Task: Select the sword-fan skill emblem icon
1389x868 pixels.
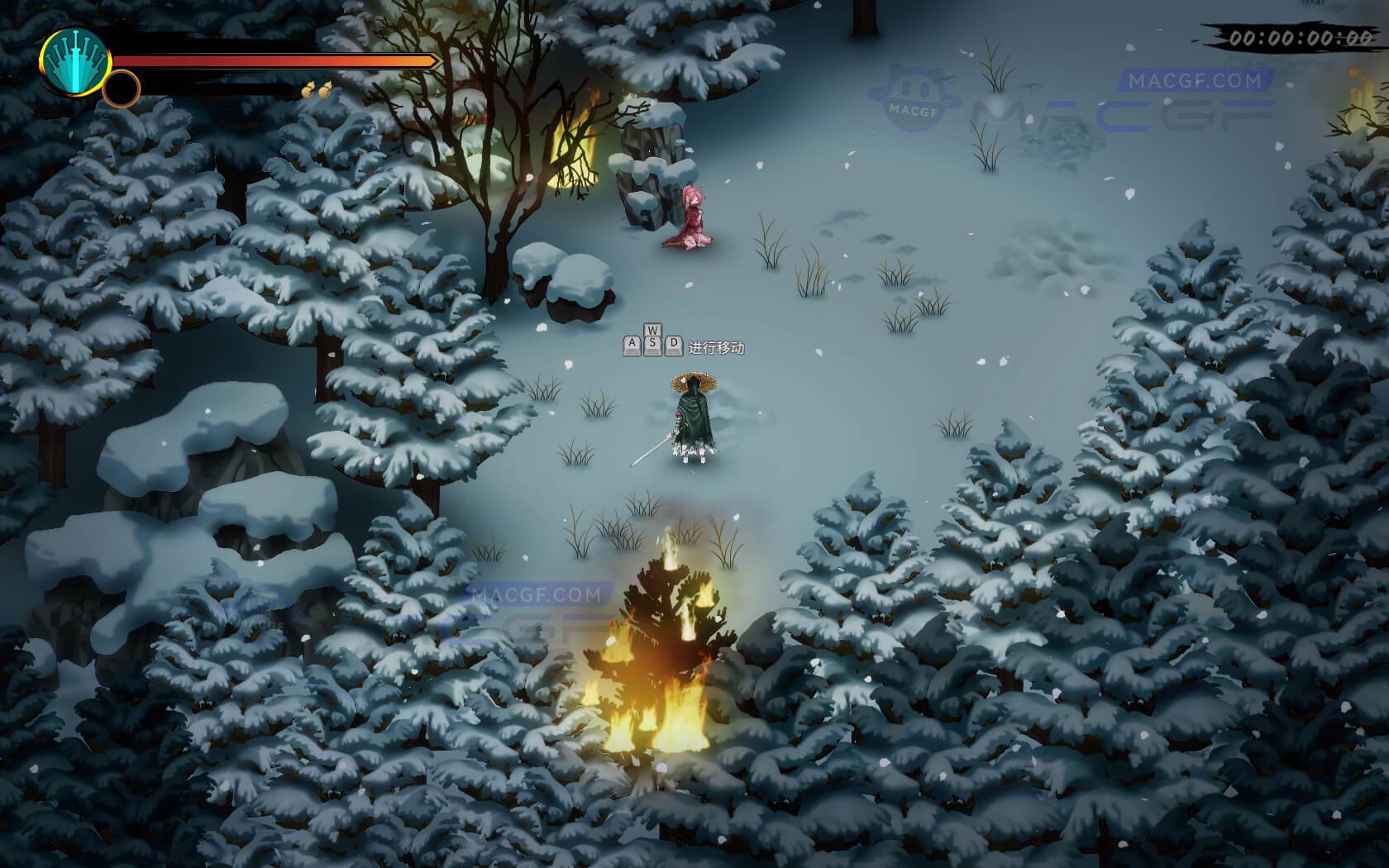Action: pyautogui.click(x=74, y=62)
